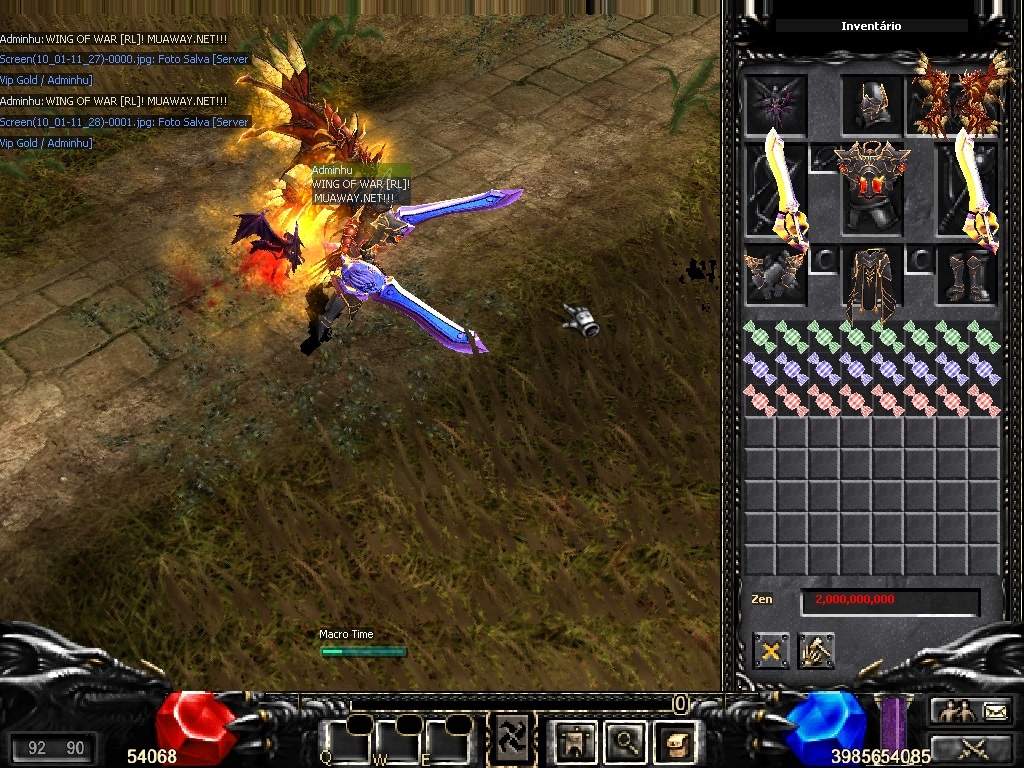
Task: Open the character info window button
Action: (x=576, y=741)
